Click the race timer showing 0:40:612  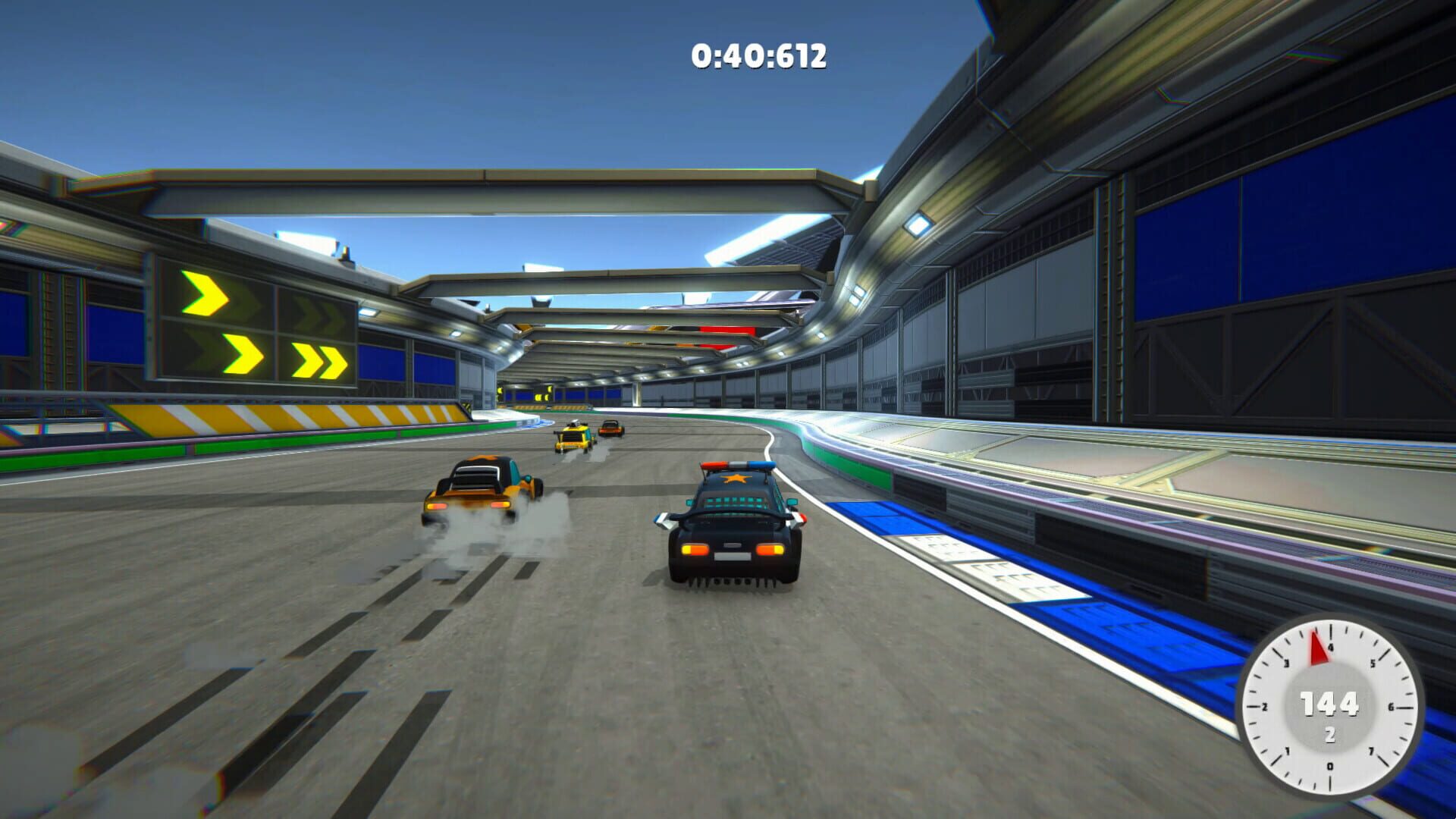click(757, 55)
